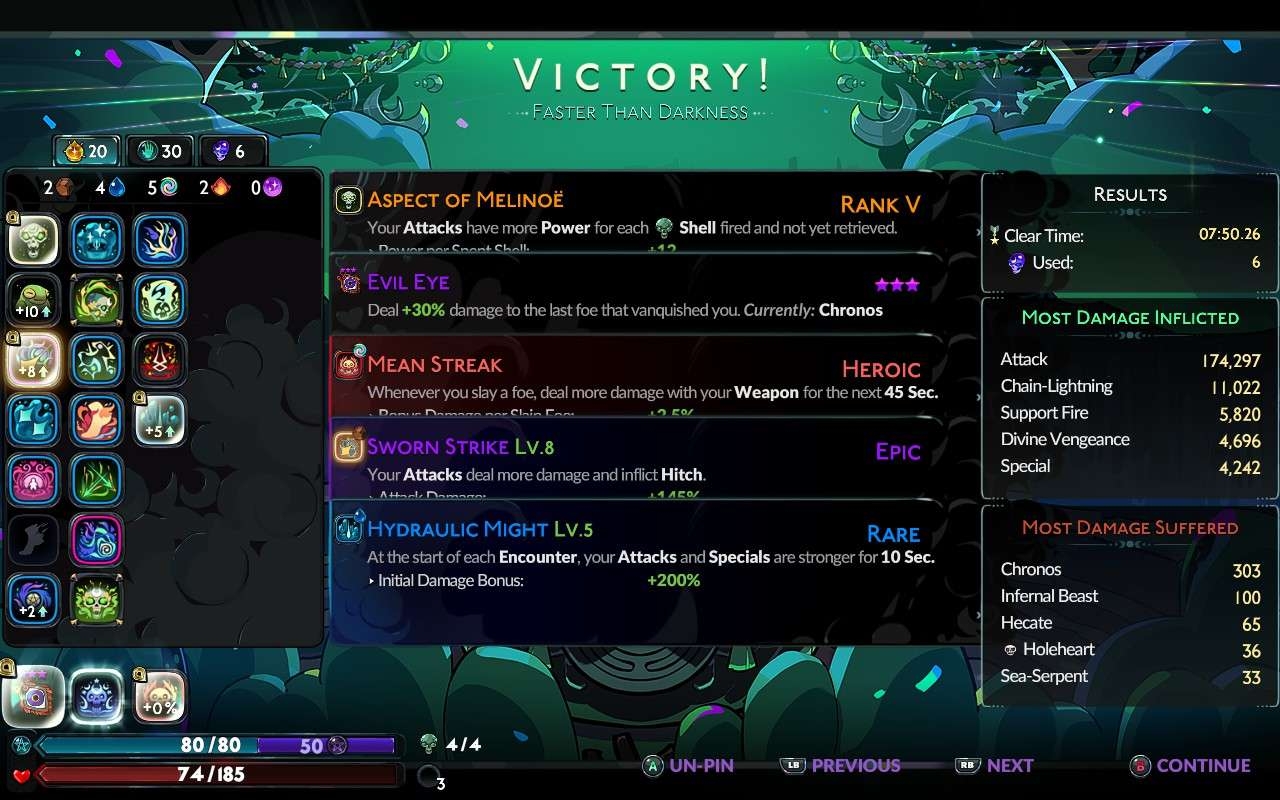Choose the boon icon marked +5
The image size is (1280, 800).
(159, 420)
